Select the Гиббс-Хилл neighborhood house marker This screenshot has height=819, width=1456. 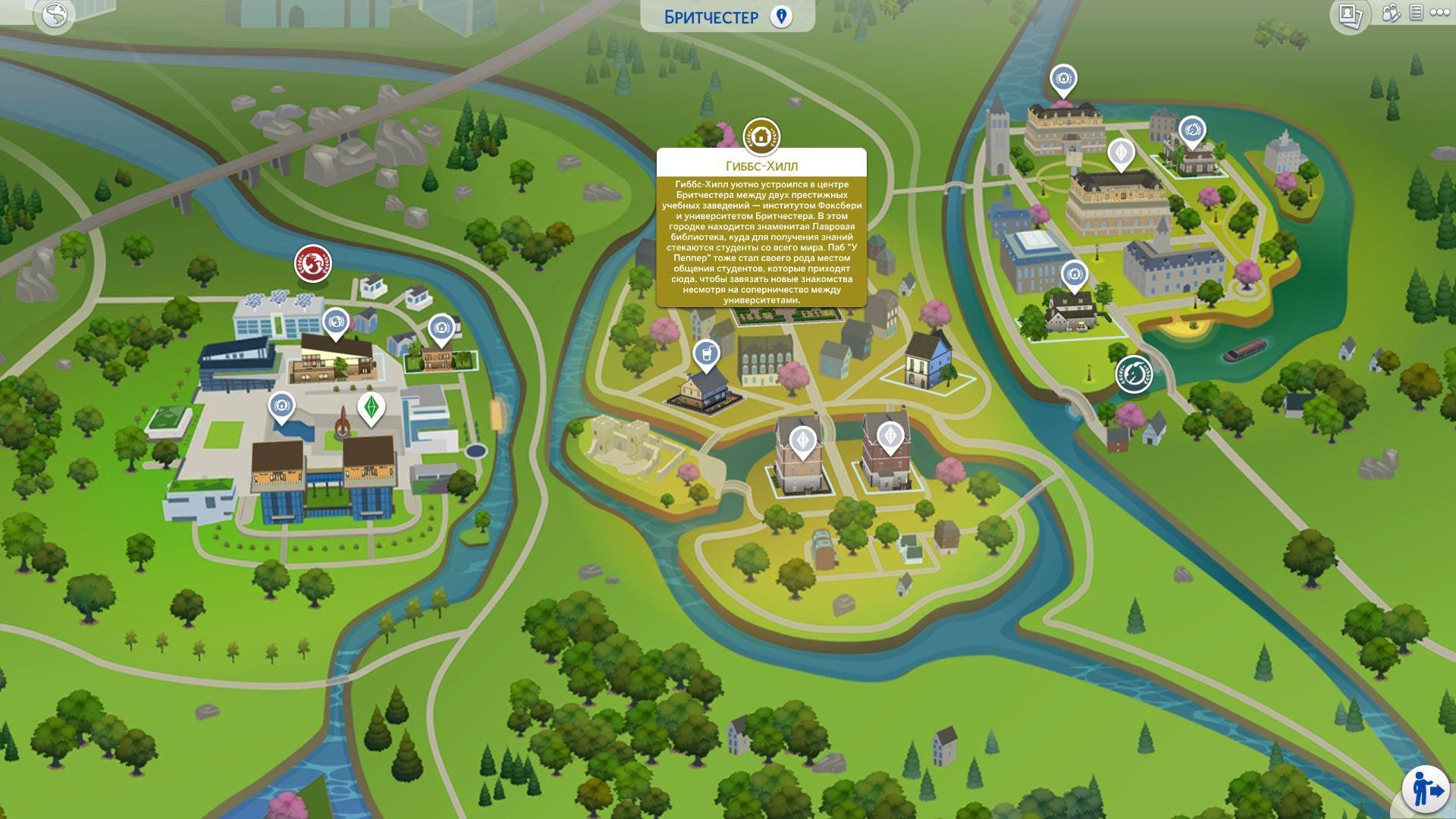[x=761, y=136]
